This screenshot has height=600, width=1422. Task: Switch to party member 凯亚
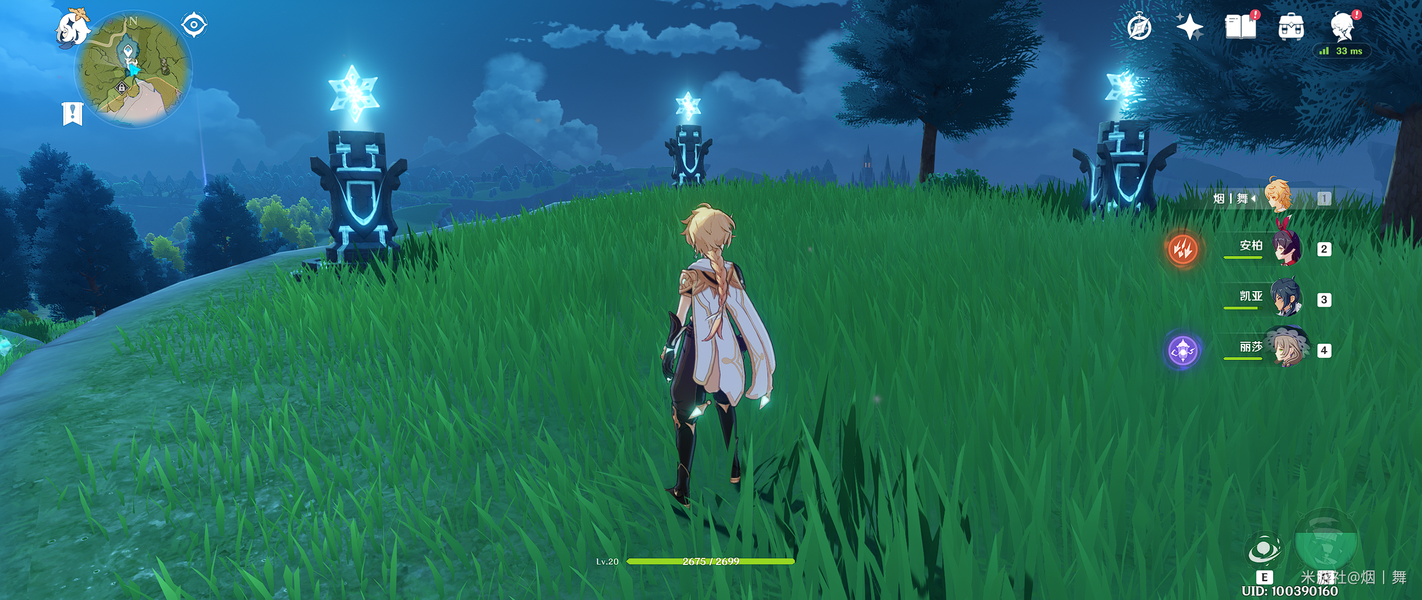tap(1272, 299)
